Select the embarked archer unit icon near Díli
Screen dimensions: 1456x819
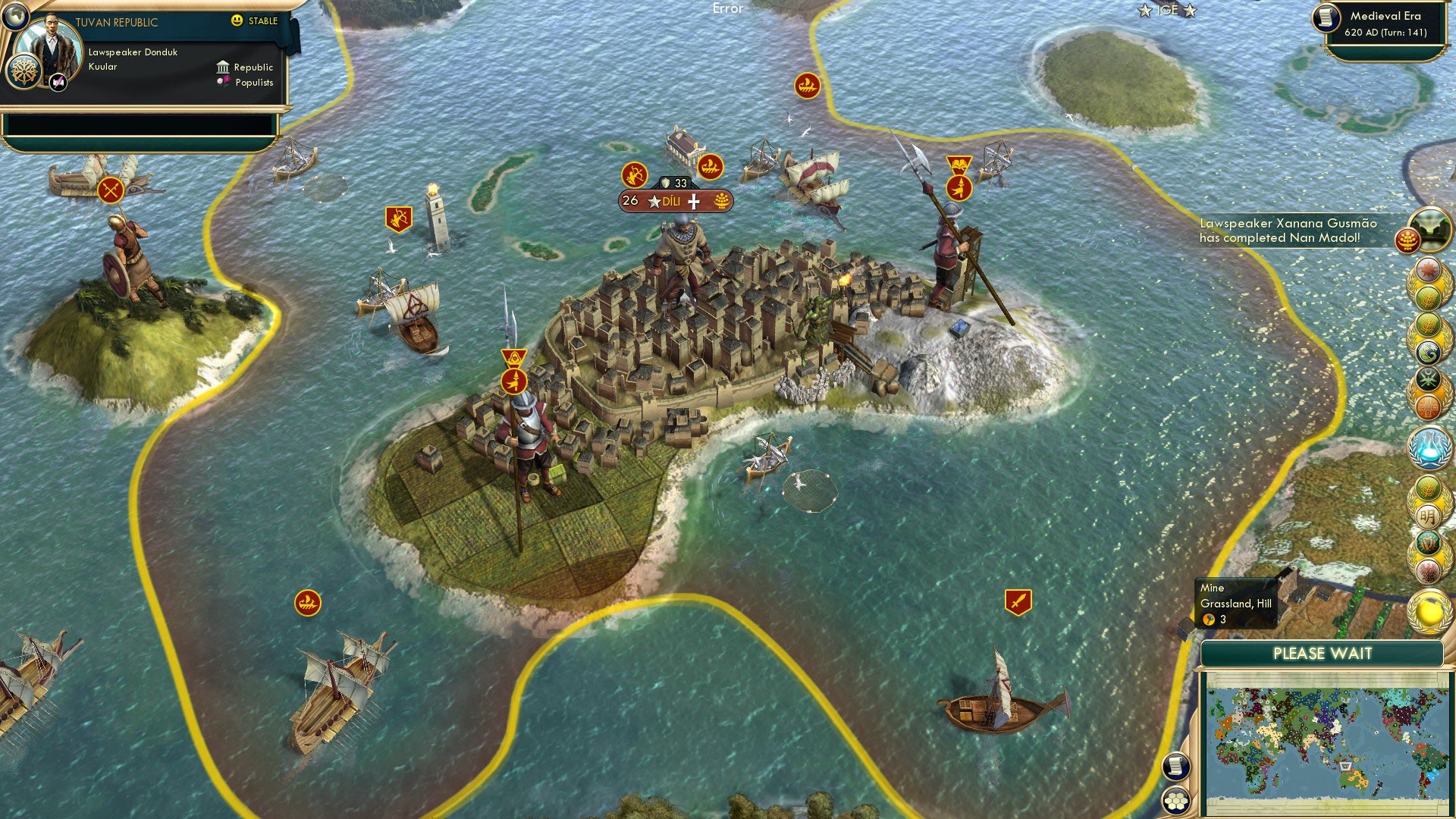[x=635, y=174]
